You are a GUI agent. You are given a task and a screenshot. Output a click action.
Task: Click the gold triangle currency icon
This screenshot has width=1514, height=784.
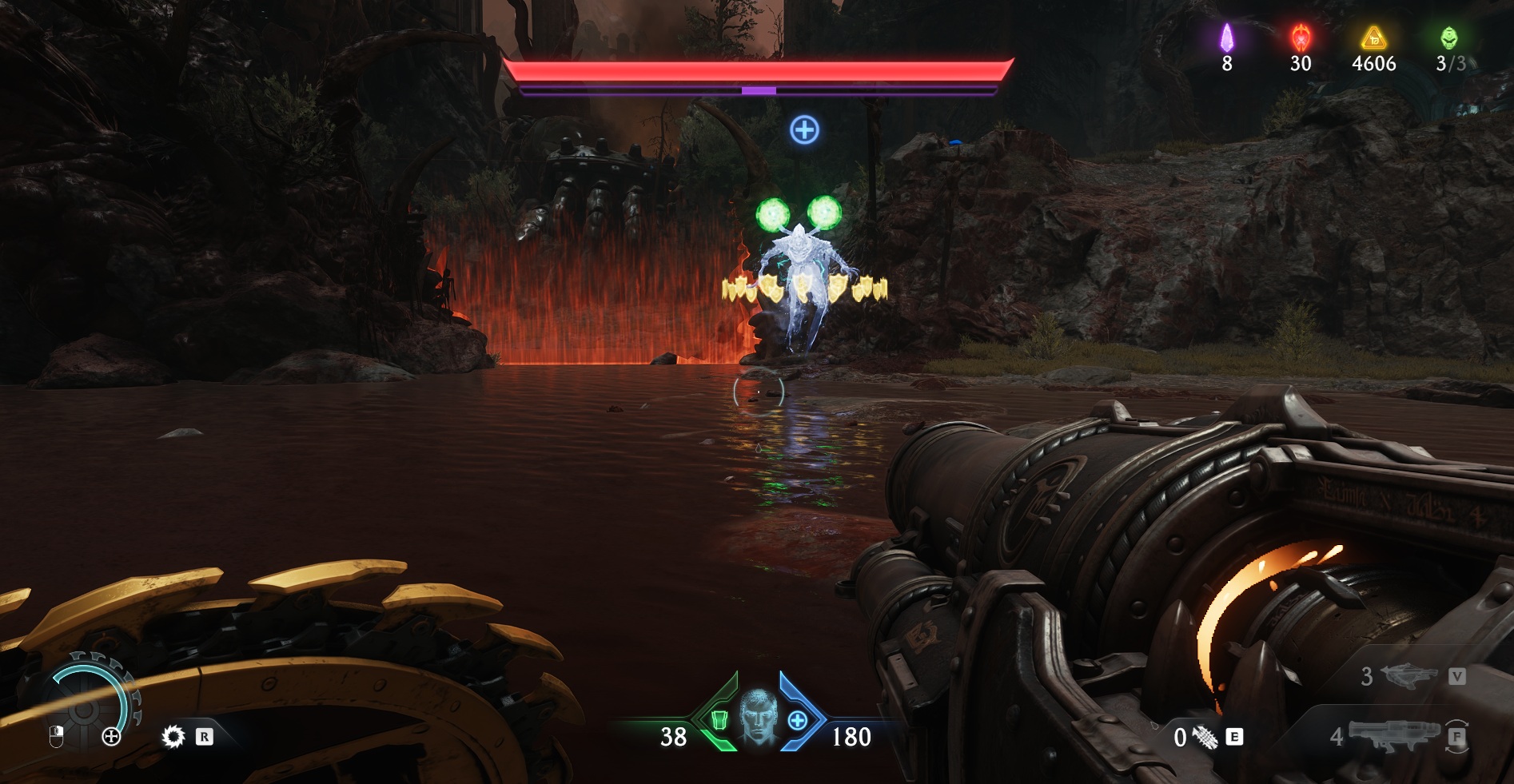click(x=1373, y=38)
